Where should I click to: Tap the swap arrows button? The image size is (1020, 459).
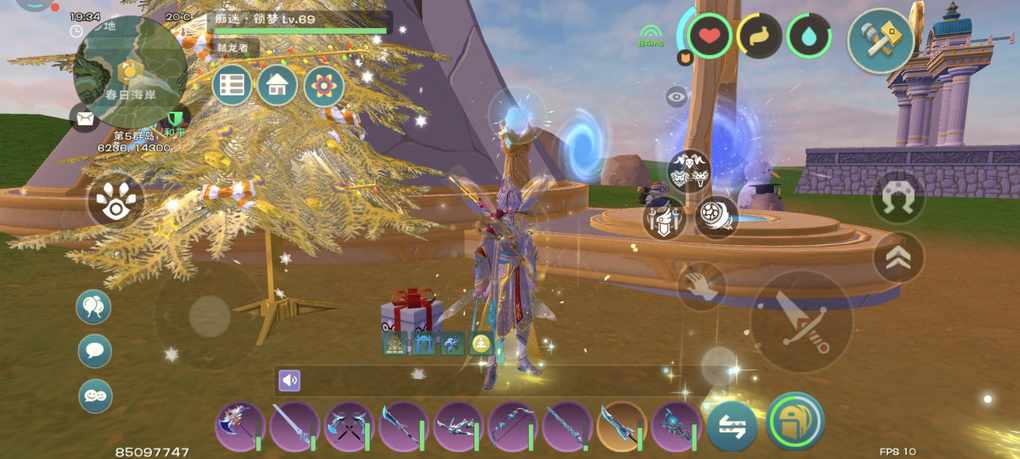(732, 427)
